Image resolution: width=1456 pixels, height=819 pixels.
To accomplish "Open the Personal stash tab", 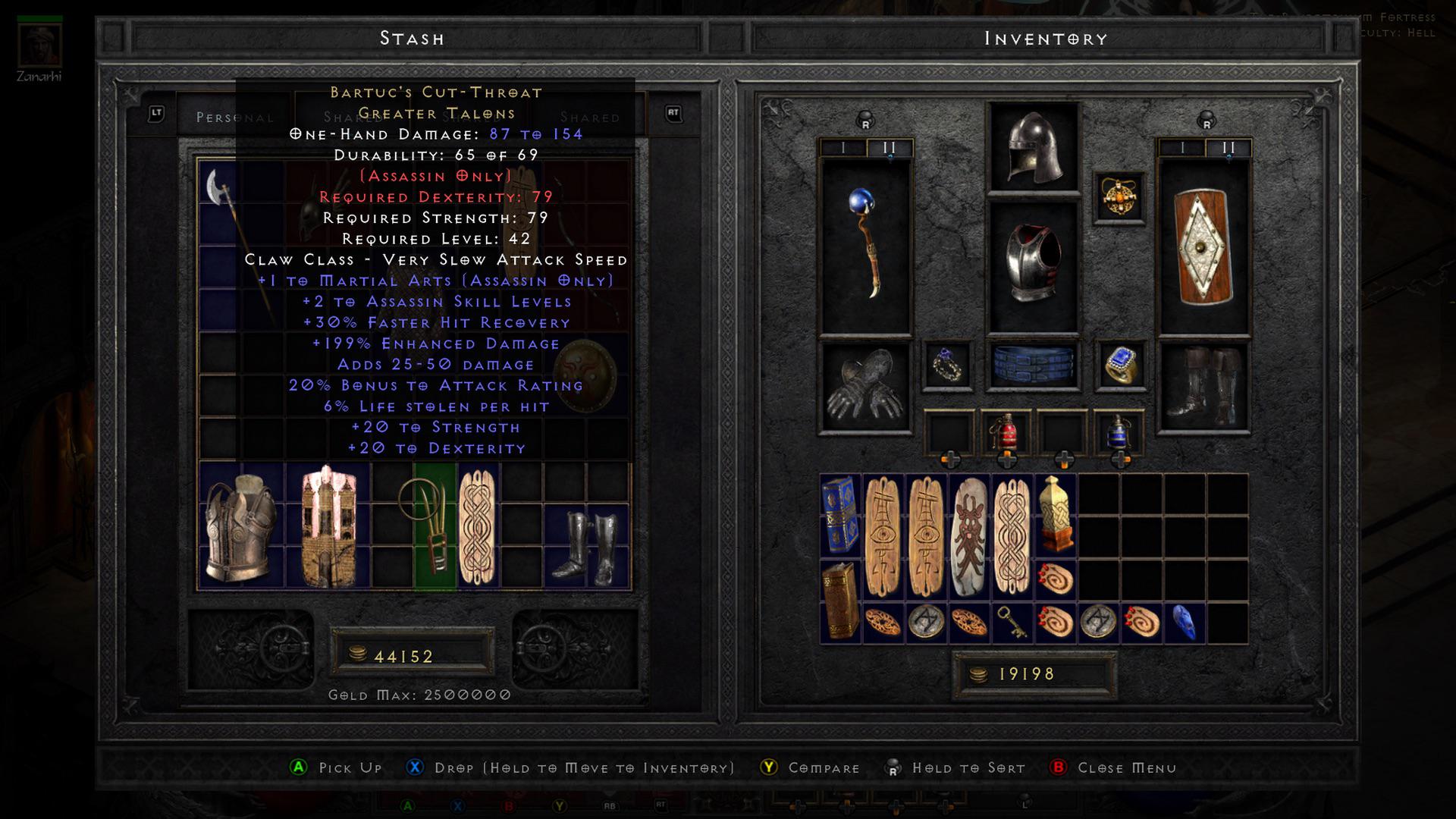I will (x=234, y=118).
